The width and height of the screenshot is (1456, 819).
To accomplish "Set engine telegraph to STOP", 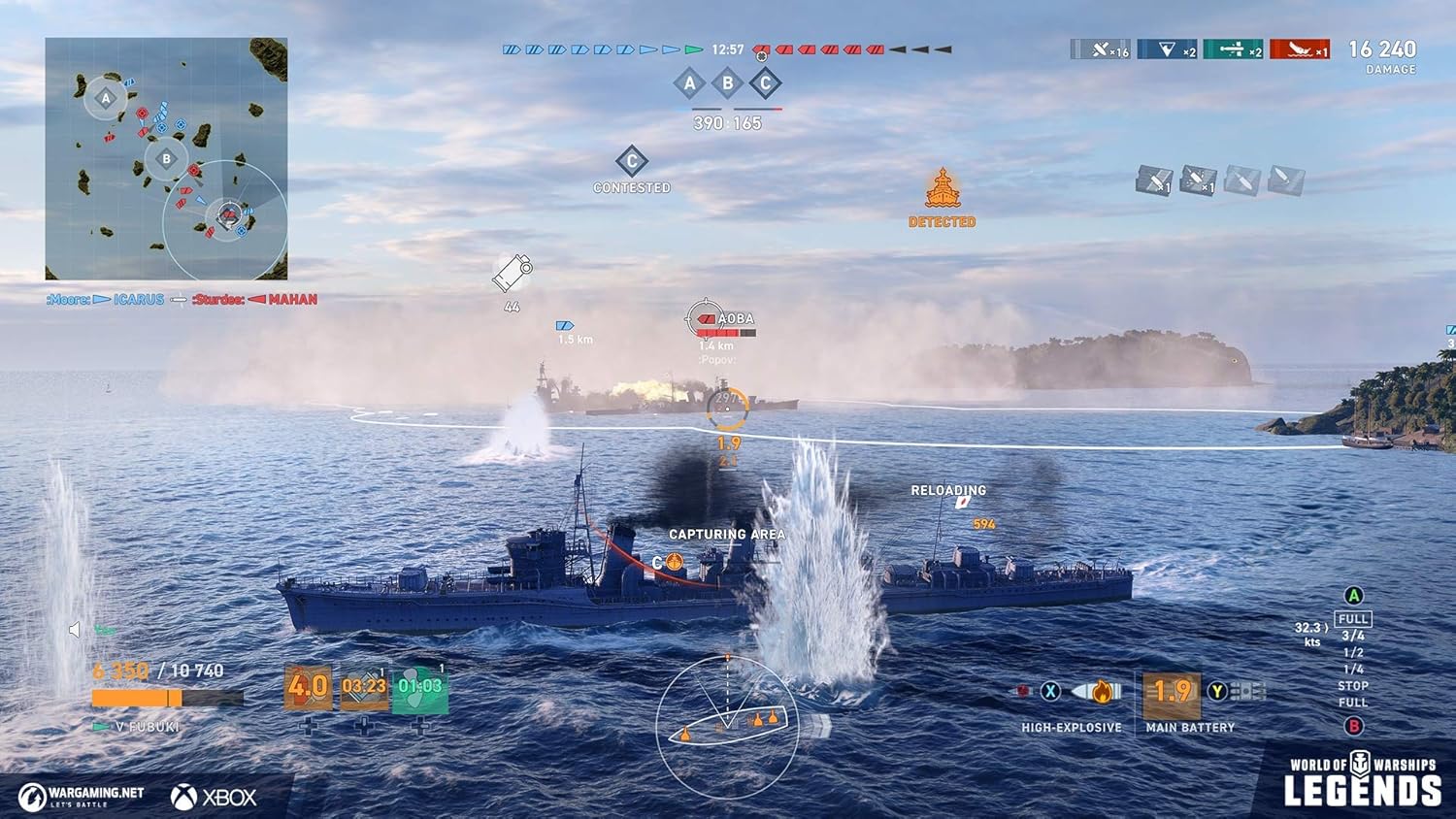I will pos(1353,685).
